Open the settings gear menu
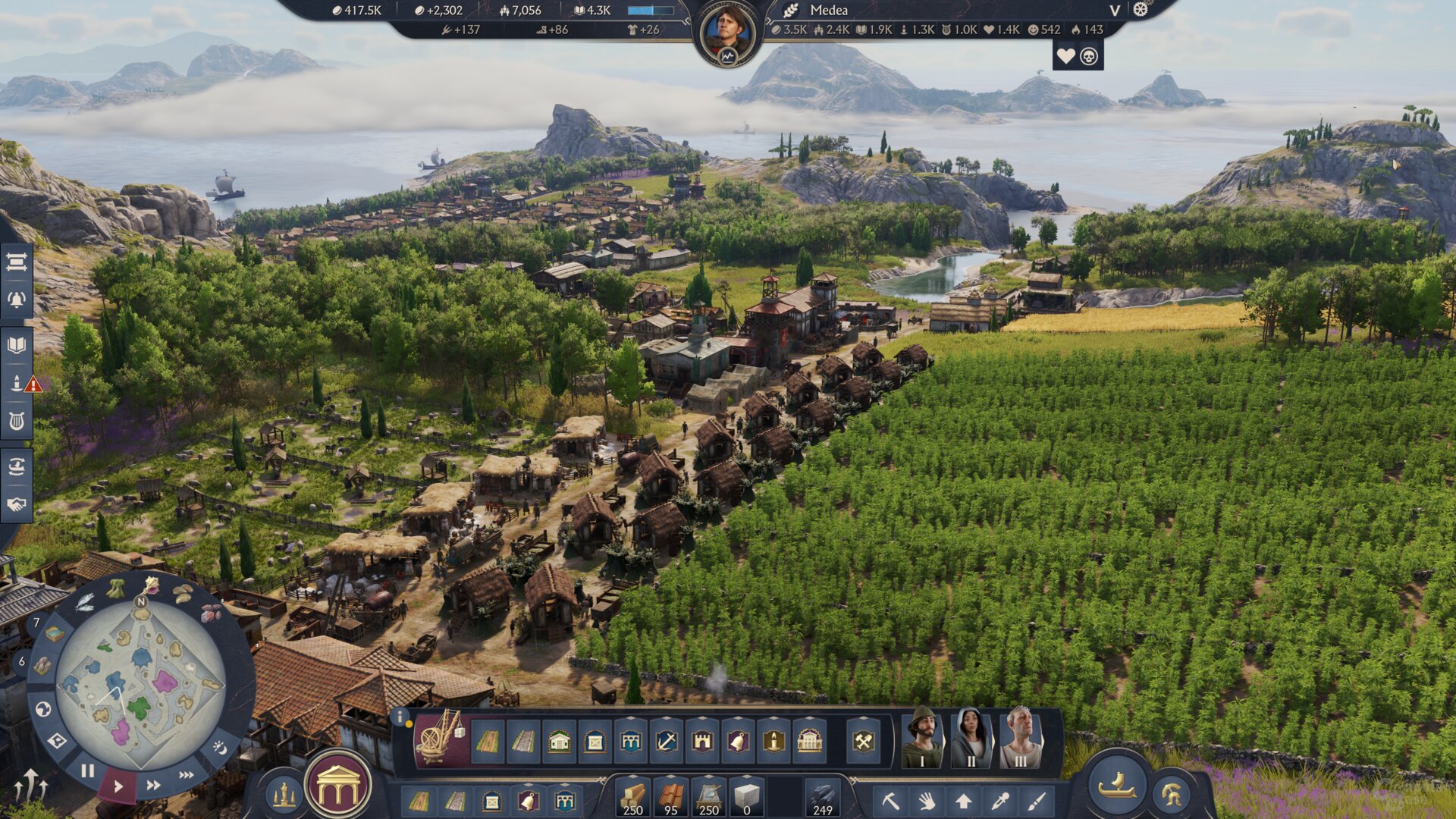 point(1141,10)
